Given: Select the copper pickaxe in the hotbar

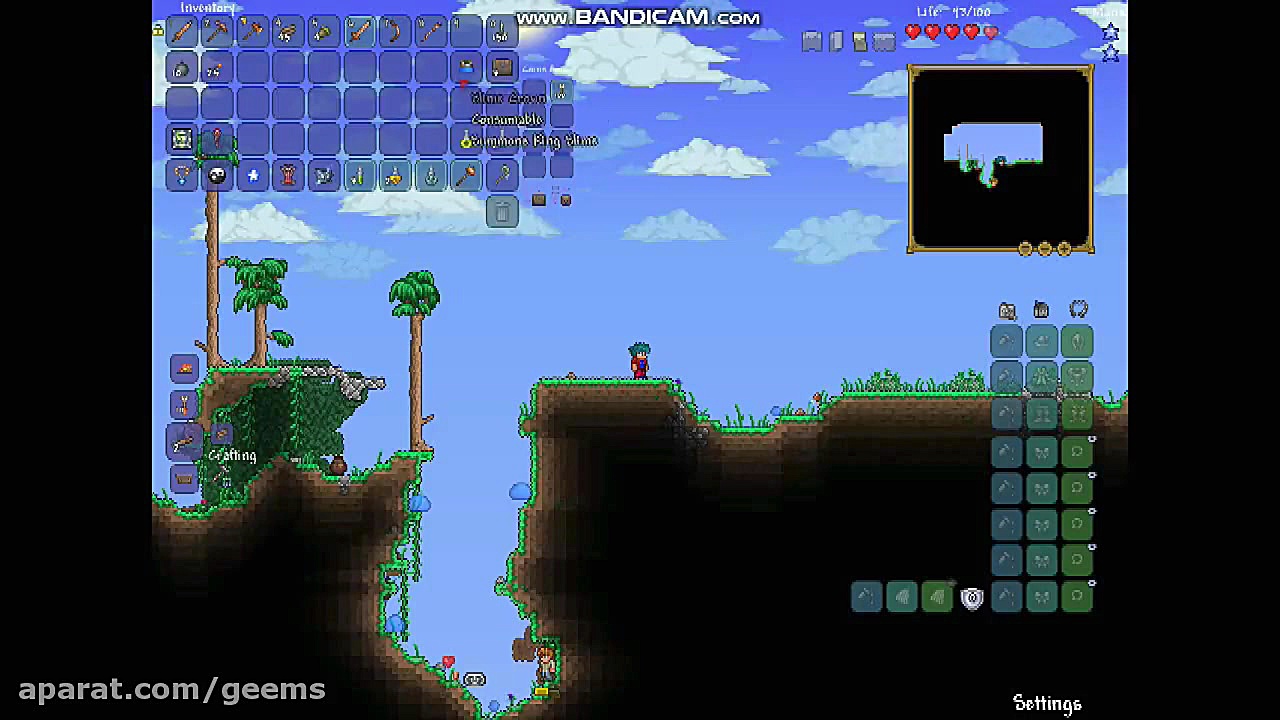Looking at the screenshot, I should tap(215, 32).
